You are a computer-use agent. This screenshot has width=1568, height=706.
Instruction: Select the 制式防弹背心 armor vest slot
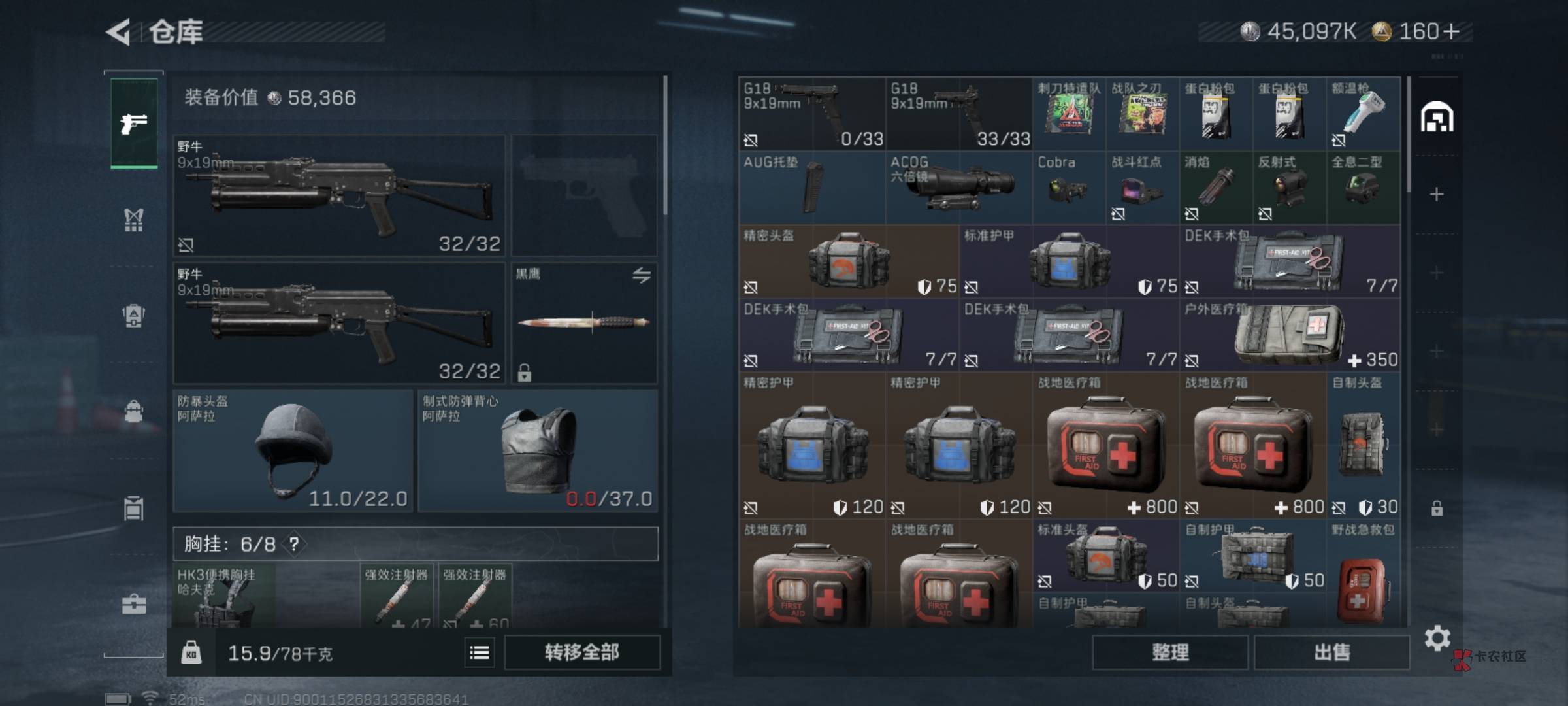(538, 450)
